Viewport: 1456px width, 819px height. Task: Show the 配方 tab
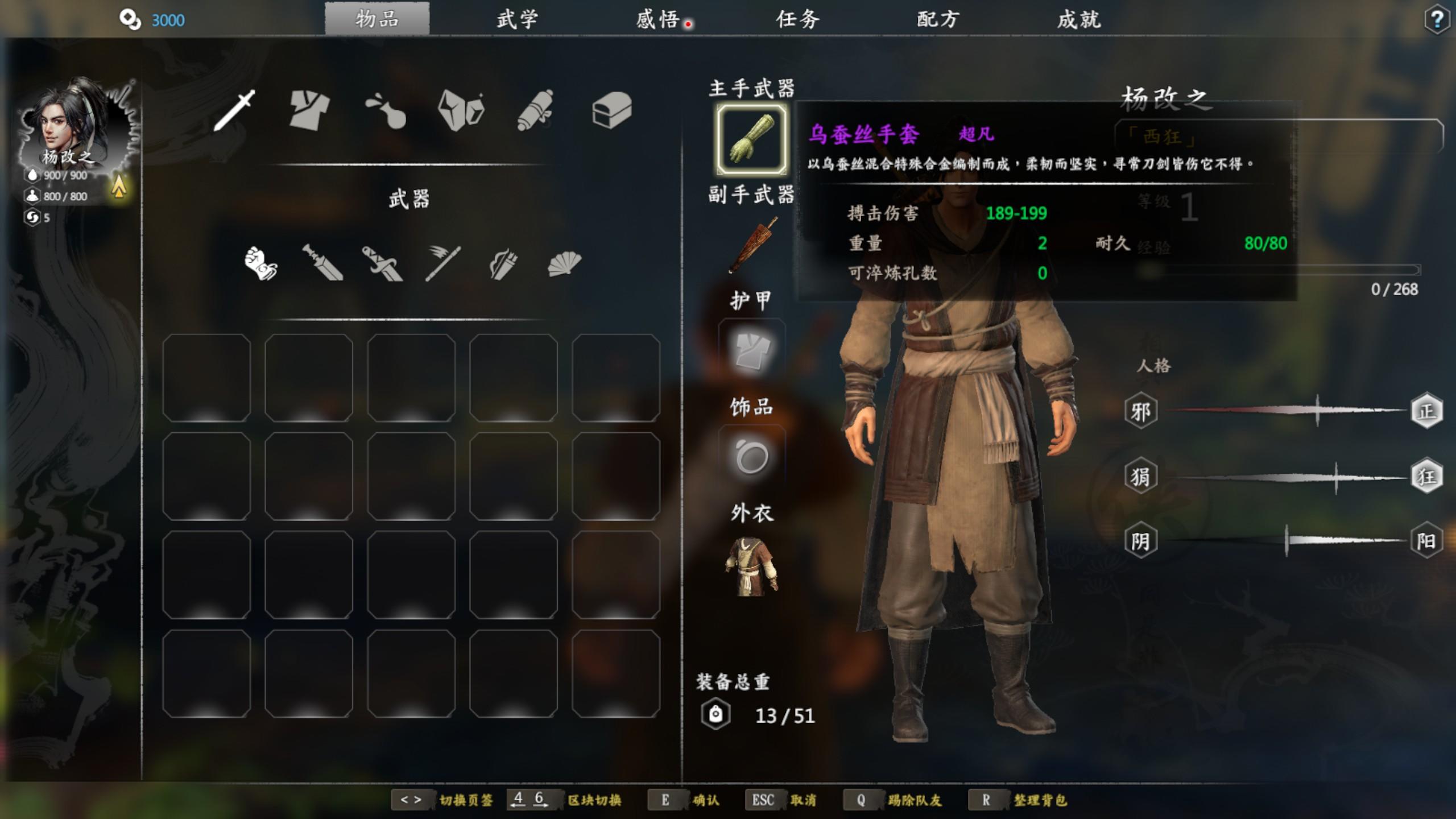[938, 19]
